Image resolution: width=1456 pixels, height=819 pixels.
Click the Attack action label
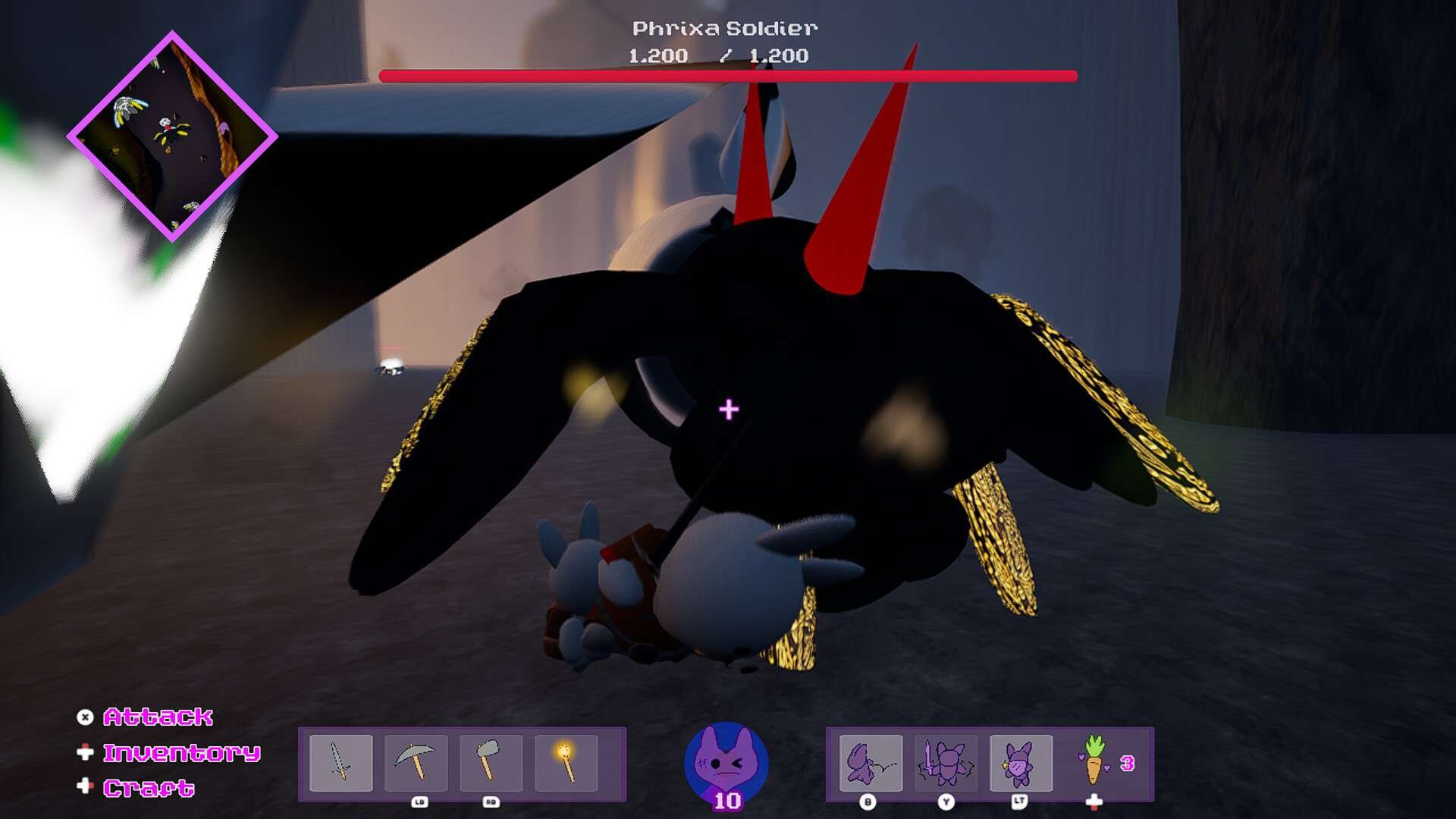click(x=158, y=717)
